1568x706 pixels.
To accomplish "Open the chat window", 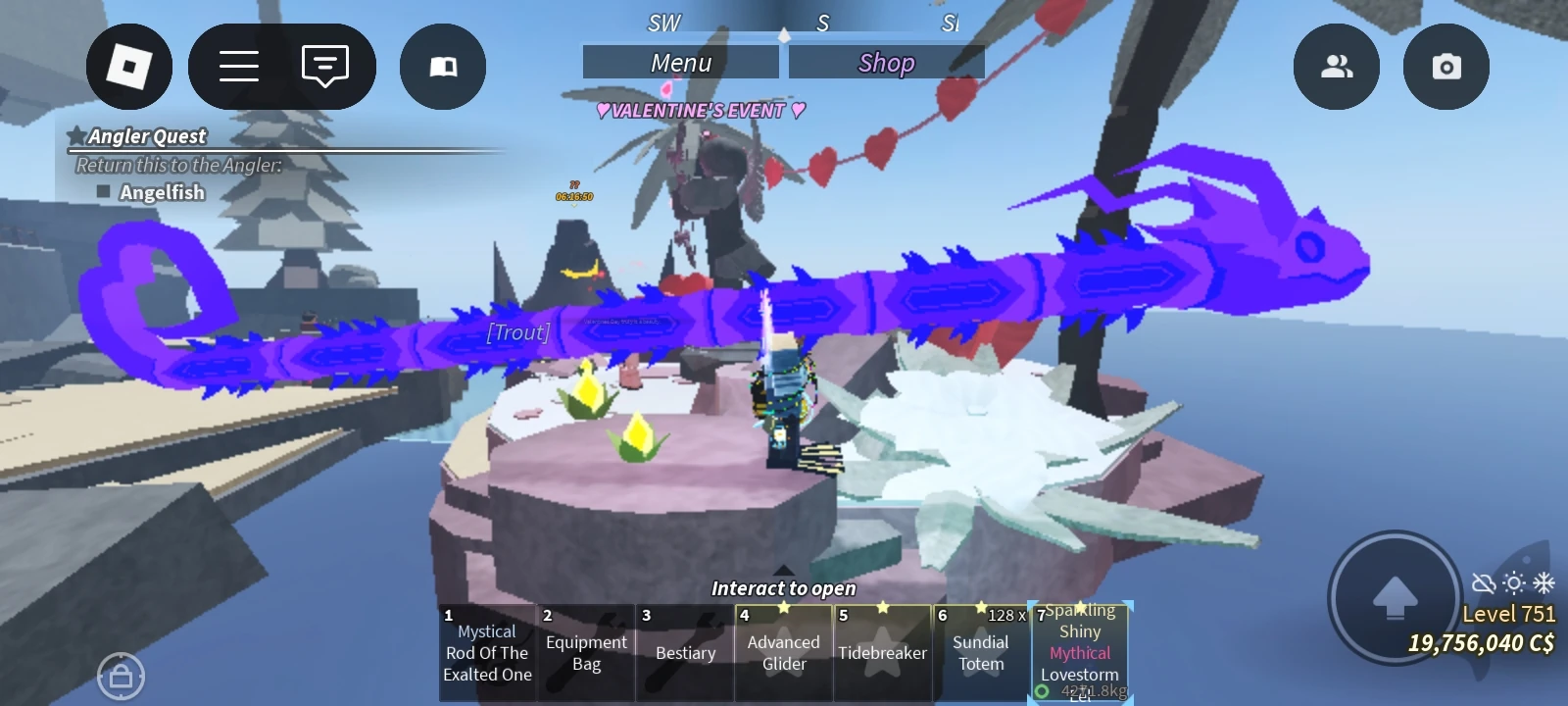I will pyautogui.click(x=323, y=65).
